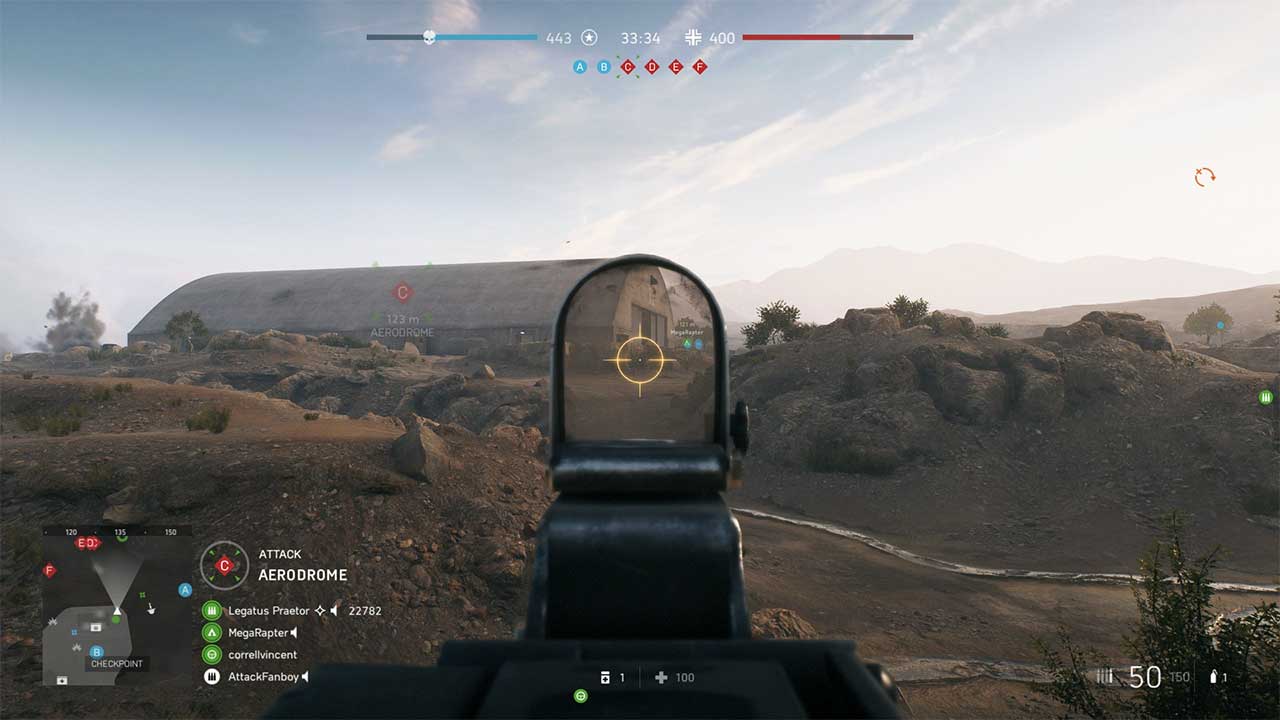This screenshot has width=1280, height=720.
Task: Click the green gadget icon at bottom center
Action: coord(581,697)
